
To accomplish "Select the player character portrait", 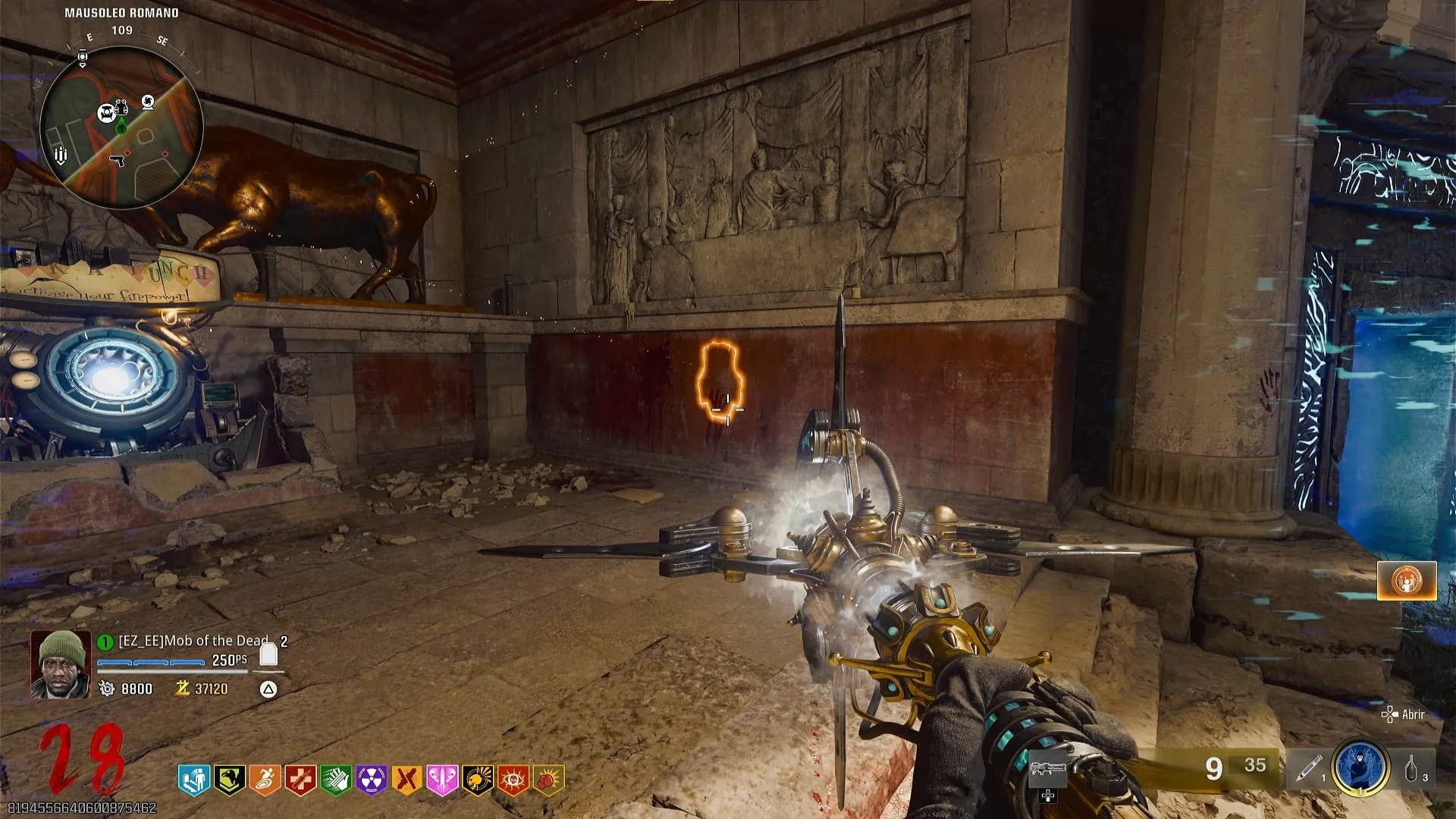I will point(60,664).
